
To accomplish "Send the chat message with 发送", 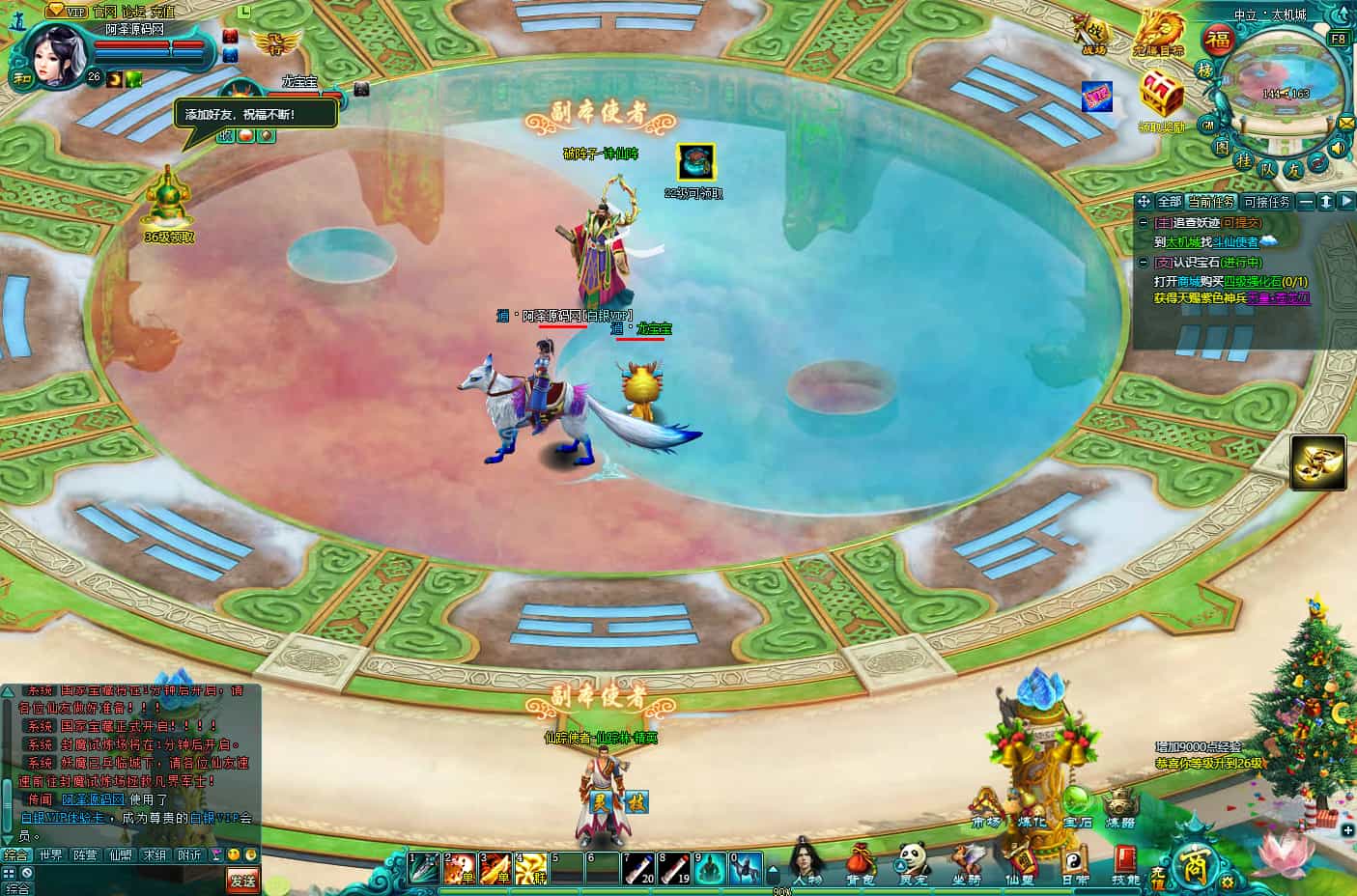I will [x=243, y=880].
